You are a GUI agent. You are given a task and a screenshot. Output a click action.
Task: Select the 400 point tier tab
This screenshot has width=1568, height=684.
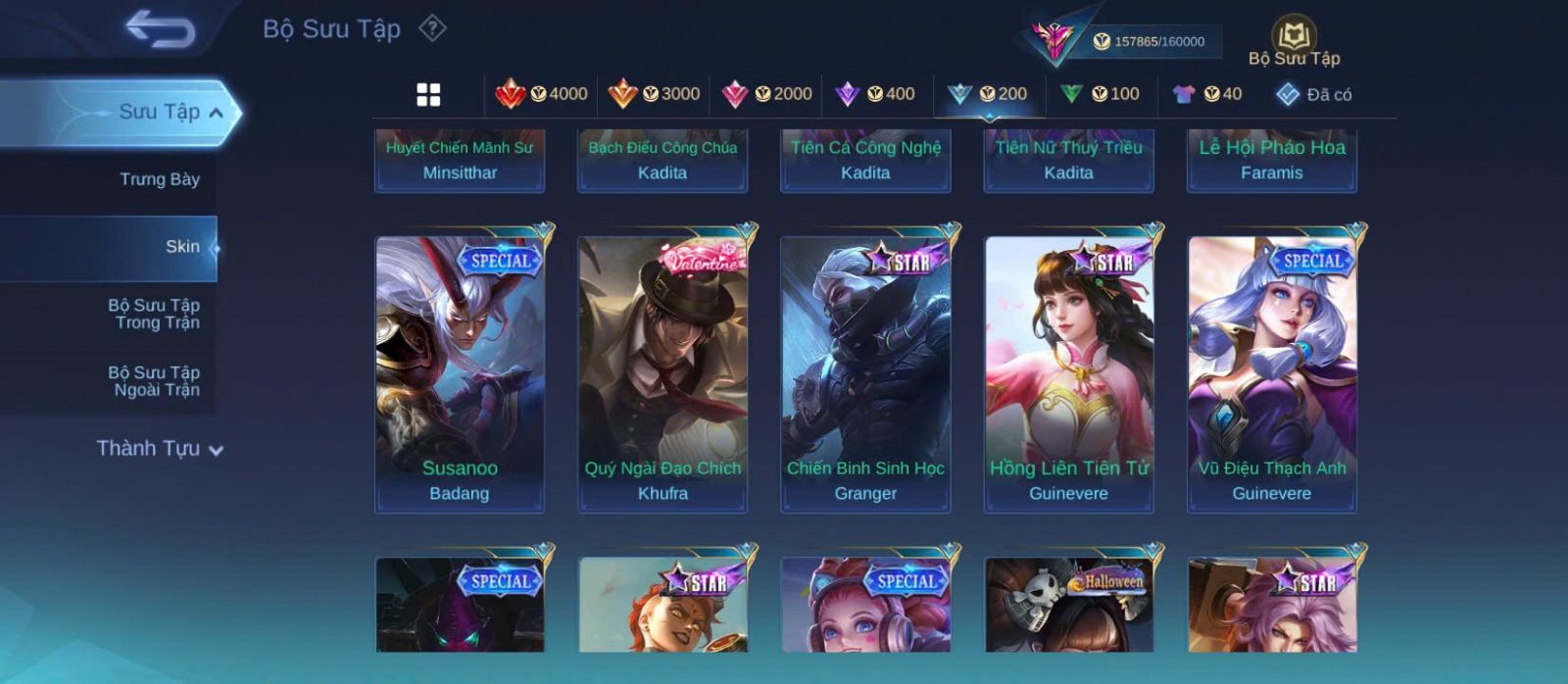point(875,94)
